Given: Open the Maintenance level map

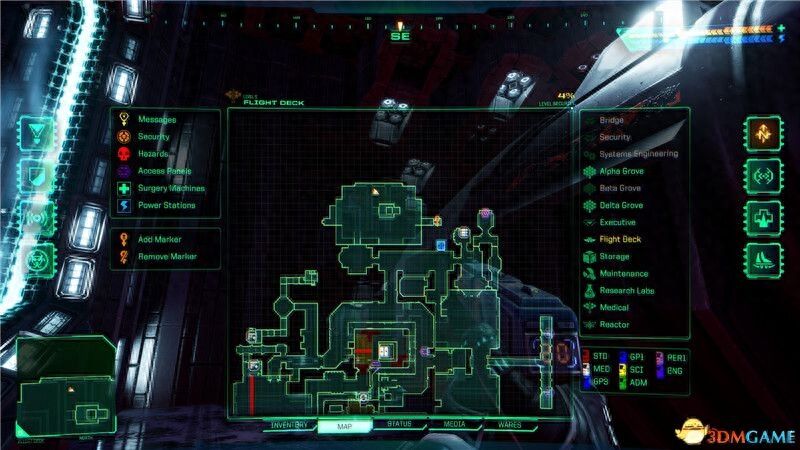Looking at the screenshot, I should click(623, 274).
